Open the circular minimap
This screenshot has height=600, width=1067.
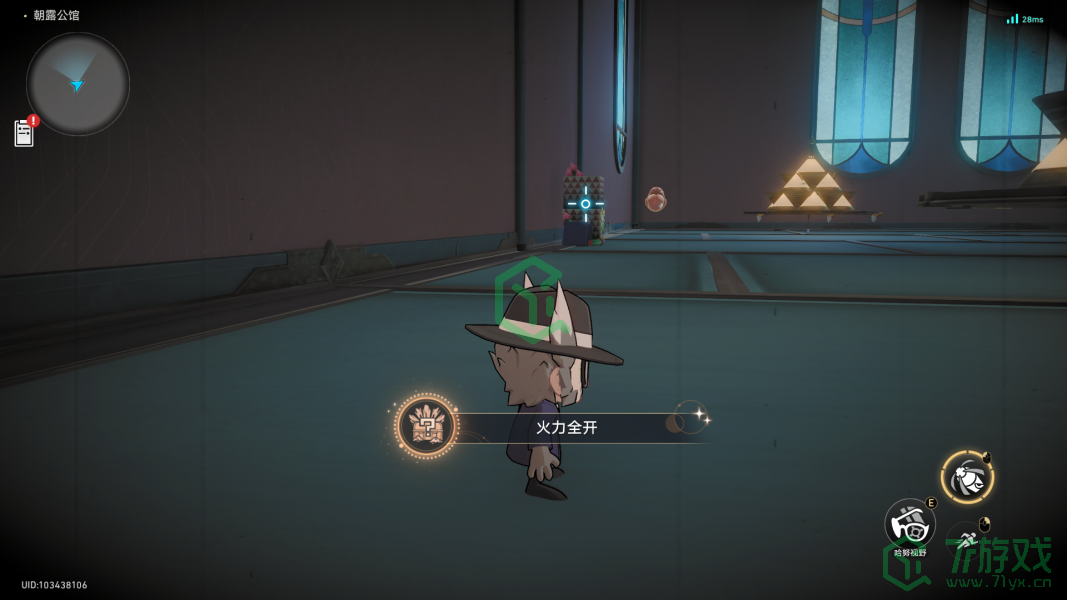coord(78,84)
